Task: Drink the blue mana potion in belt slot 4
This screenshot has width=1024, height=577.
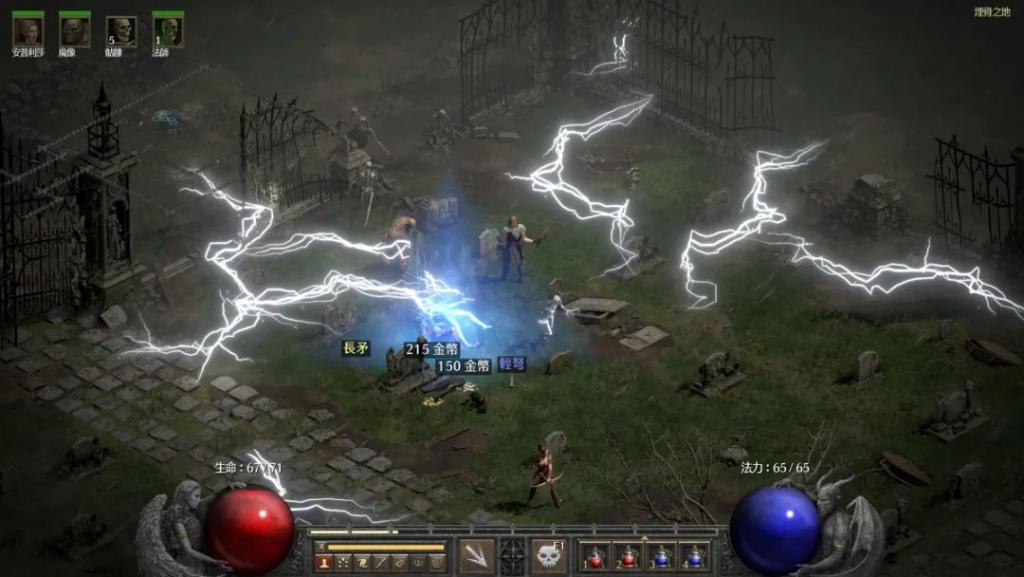Action: (693, 557)
